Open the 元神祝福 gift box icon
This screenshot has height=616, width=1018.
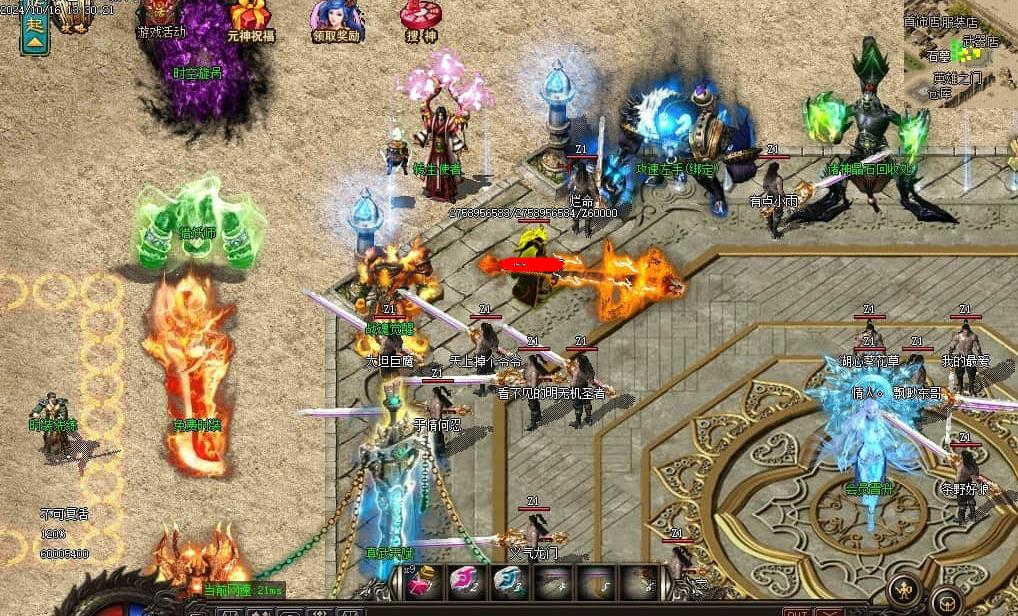[250, 18]
